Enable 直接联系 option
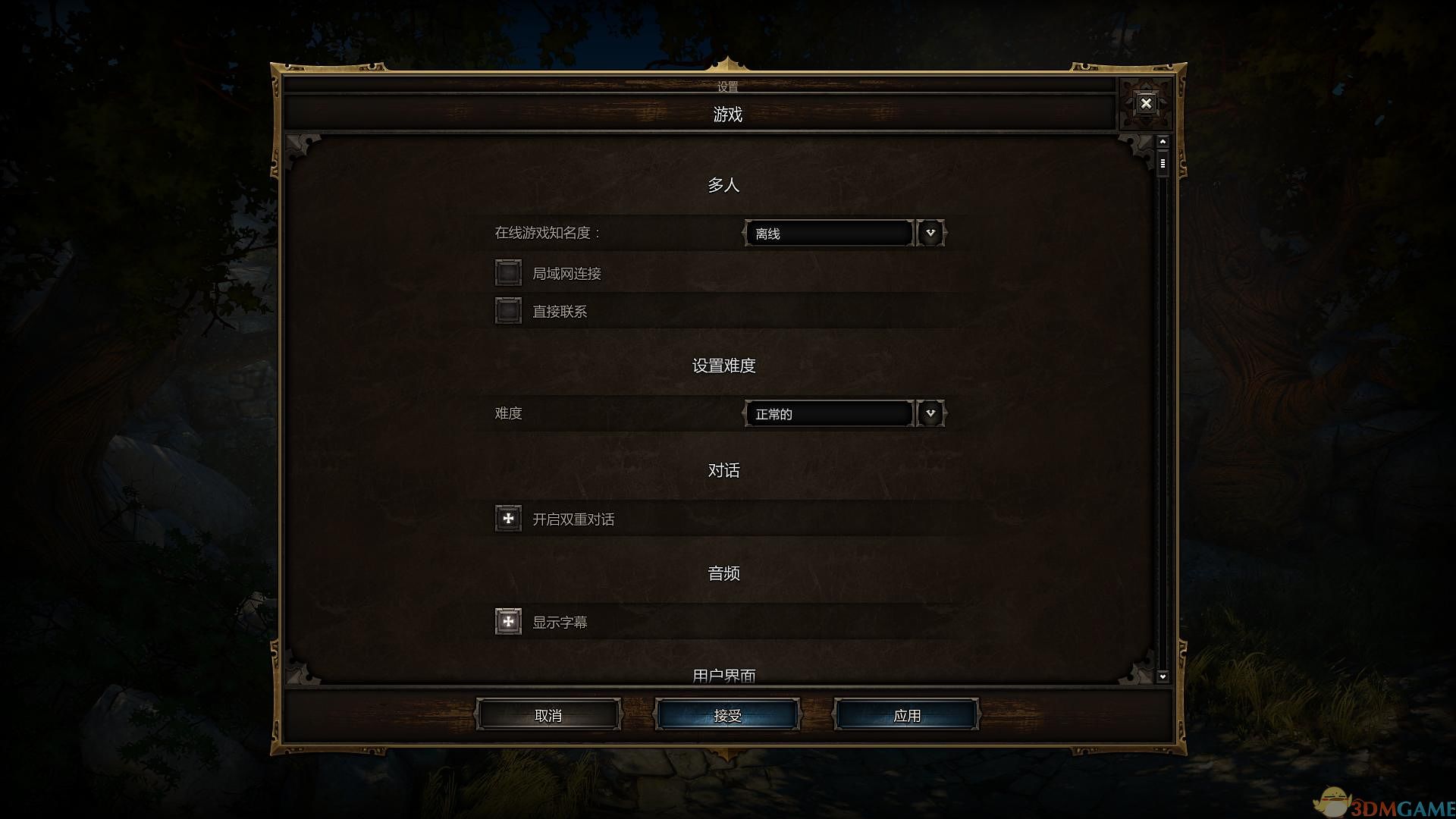Screen dimensions: 1456x819 tap(507, 310)
